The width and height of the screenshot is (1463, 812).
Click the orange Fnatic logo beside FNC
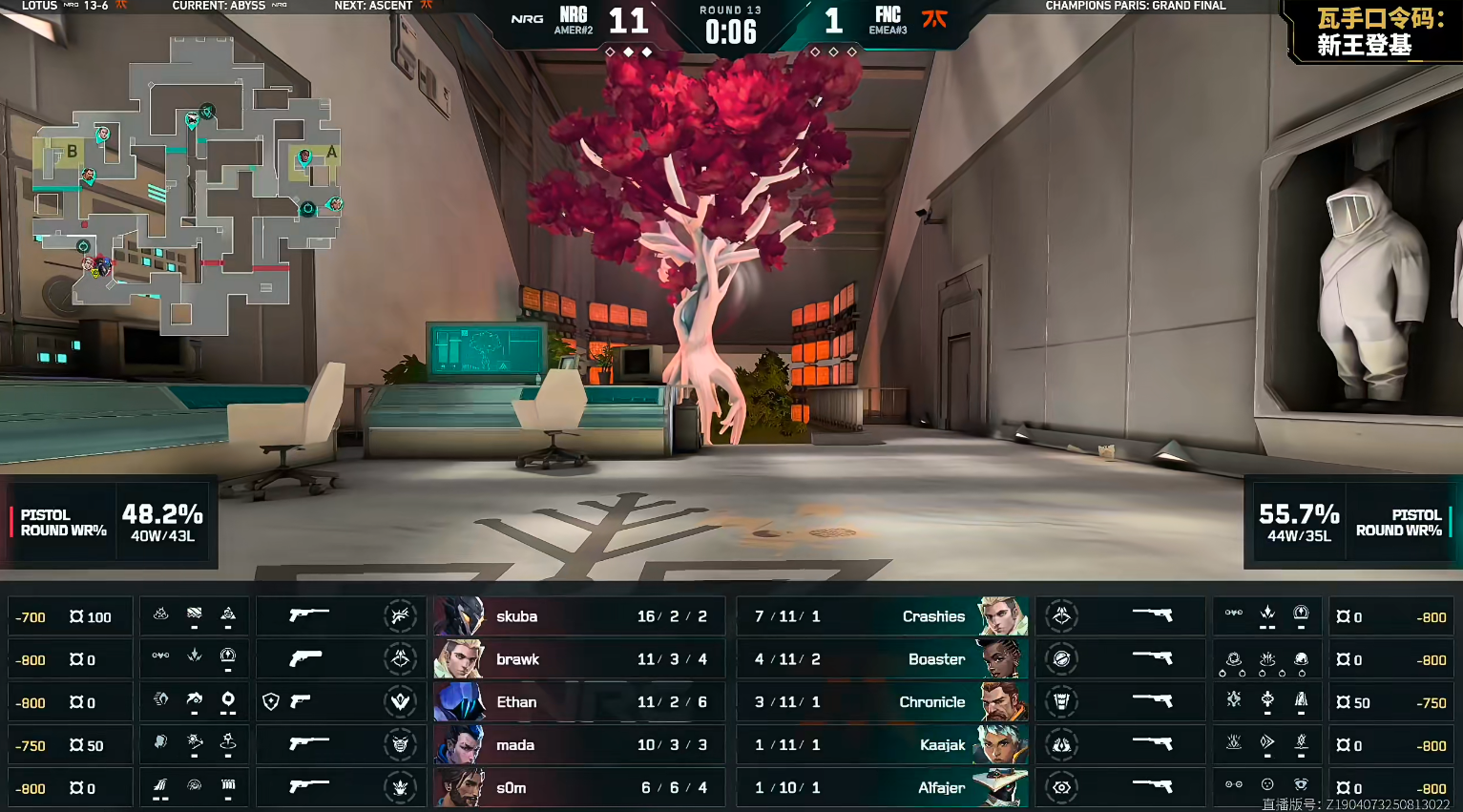(934, 18)
